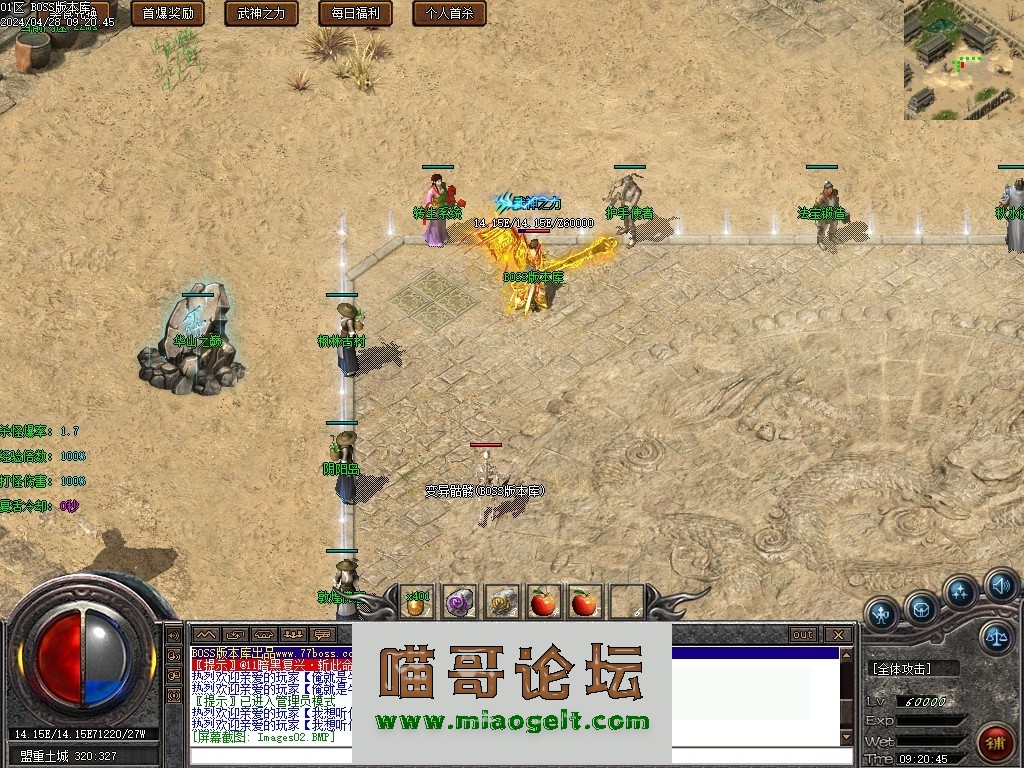Use the gold pouch hotbar item
The image size is (1024, 768).
click(x=417, y=602)
